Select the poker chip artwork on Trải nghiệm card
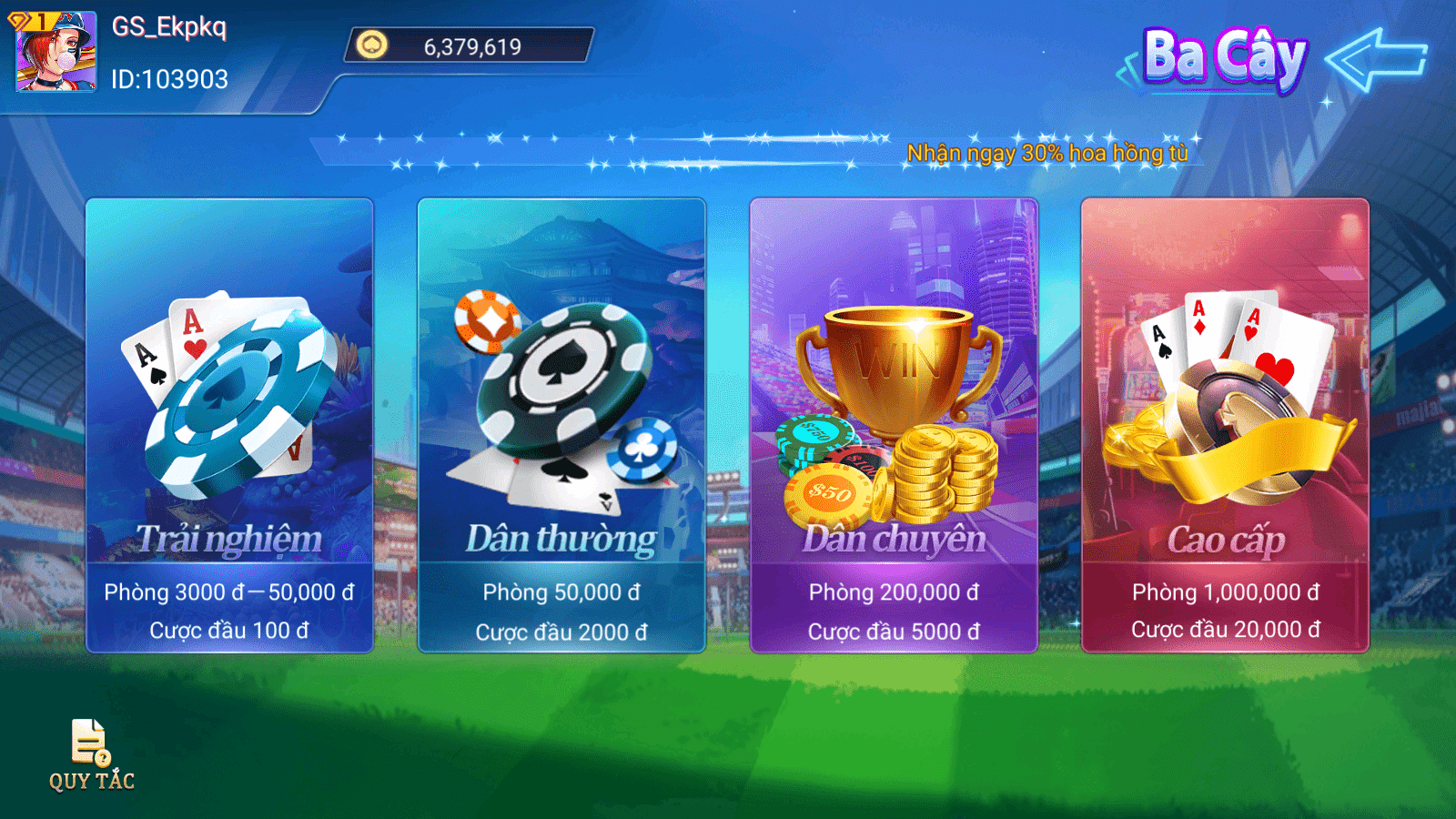This screenshot has height=819, width=1456. coord(232,405)
